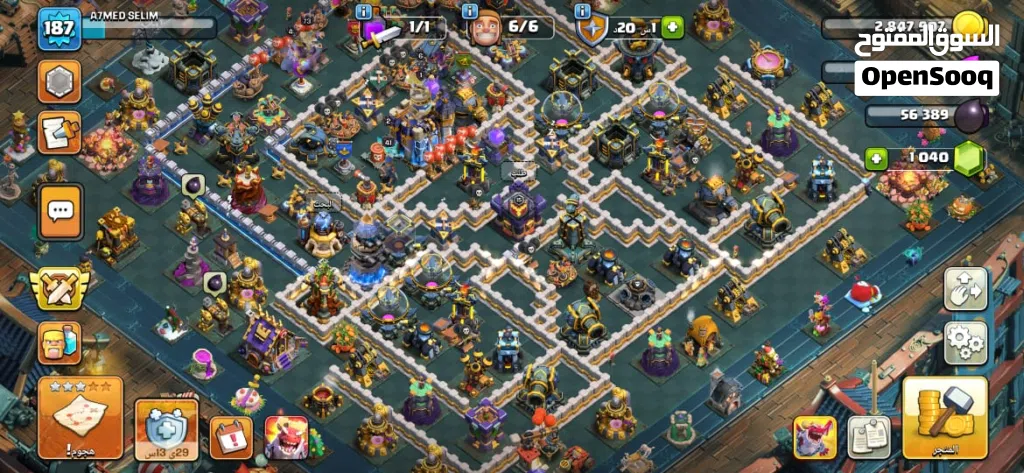
Task: Select the golden crossed-swords badge
Action: click(58, 287)
